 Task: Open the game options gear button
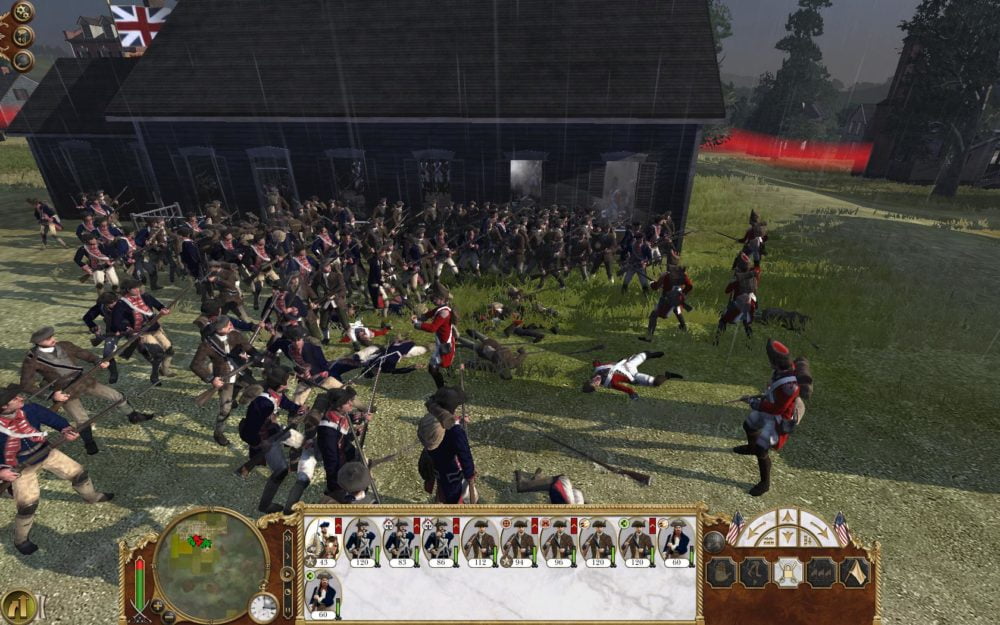pyautogui.click(x=22, y=12)
